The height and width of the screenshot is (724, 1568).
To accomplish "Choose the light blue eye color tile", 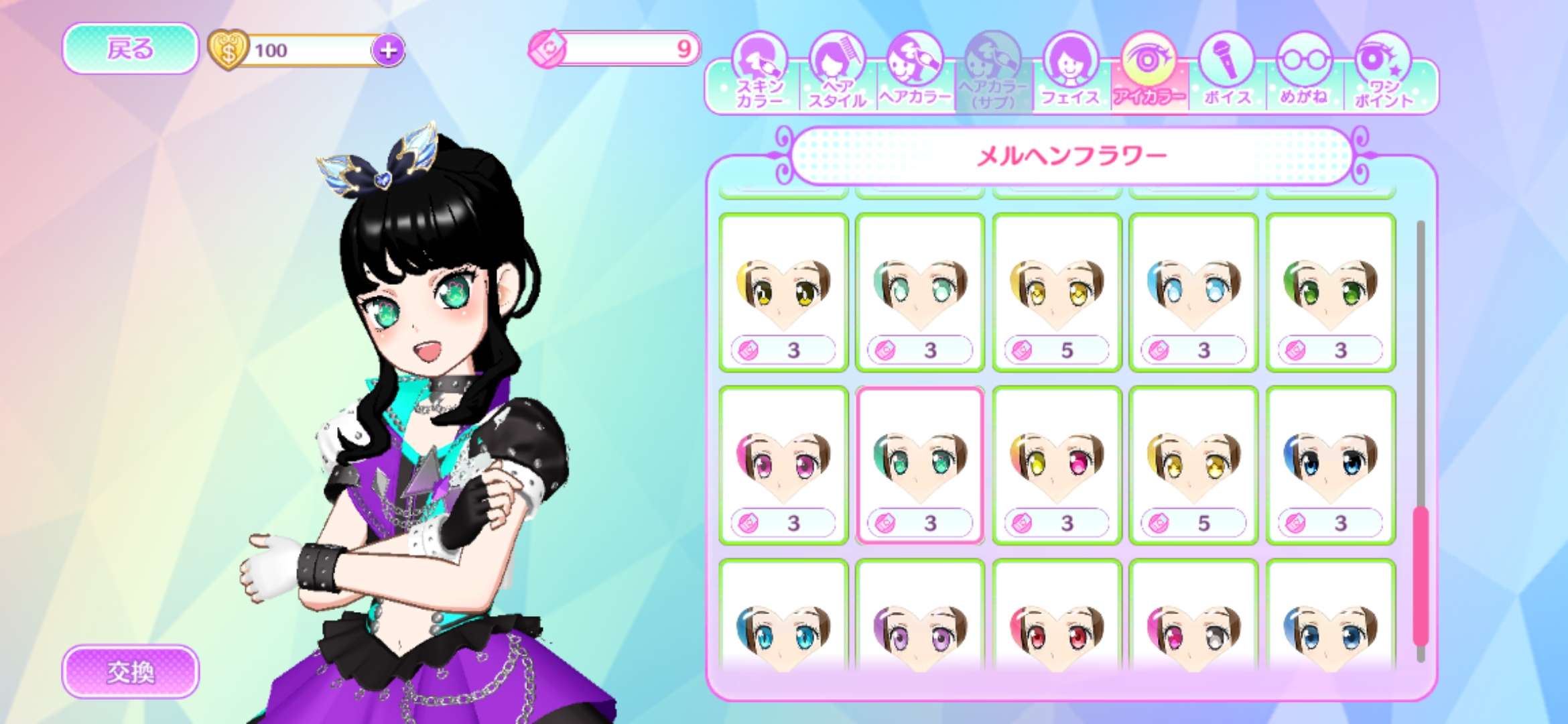I will click(x=1193, y=292).
